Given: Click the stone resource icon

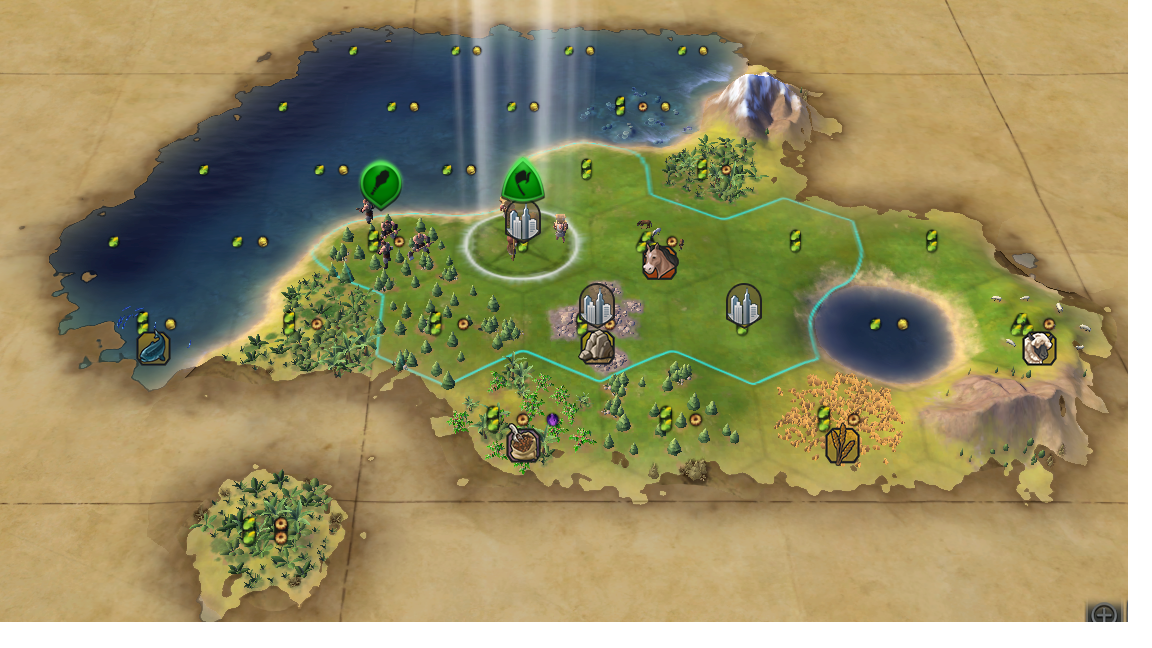Looking at the screenshot, I should [x=597, y=346].
